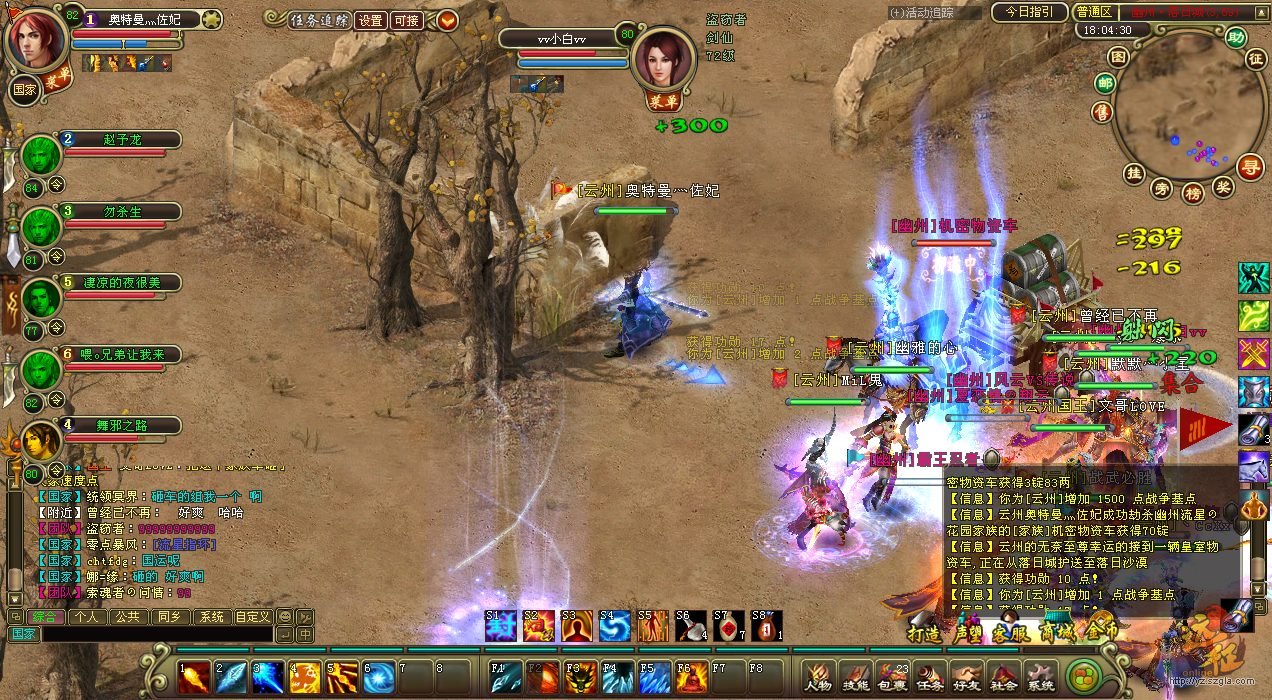Open the 人物 character panel
The width and height of the screenshot is (1272, 700).
coord(819,677)
